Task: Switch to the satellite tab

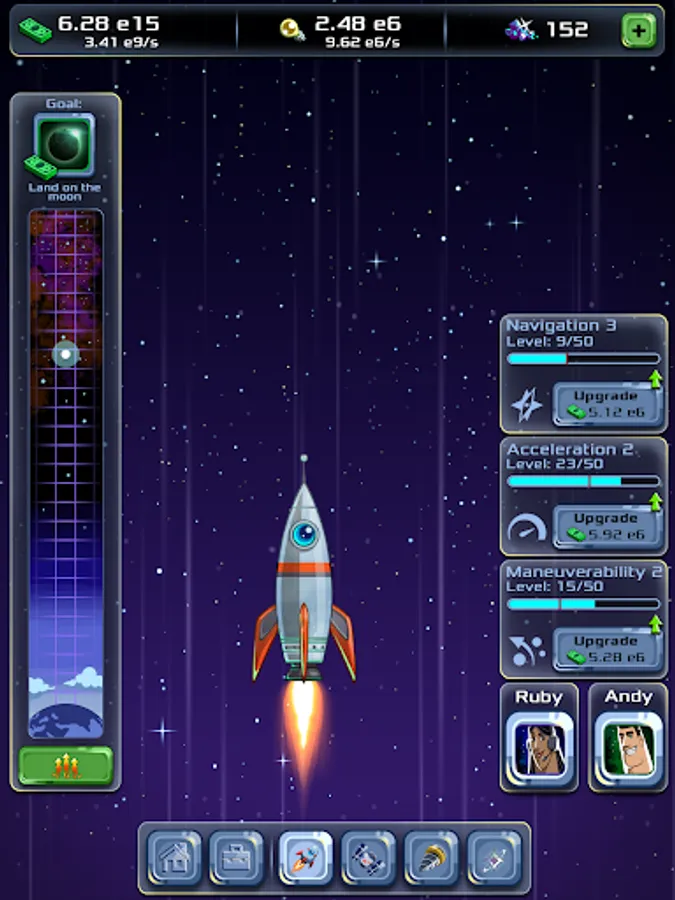Action: (x=368, y=857)
